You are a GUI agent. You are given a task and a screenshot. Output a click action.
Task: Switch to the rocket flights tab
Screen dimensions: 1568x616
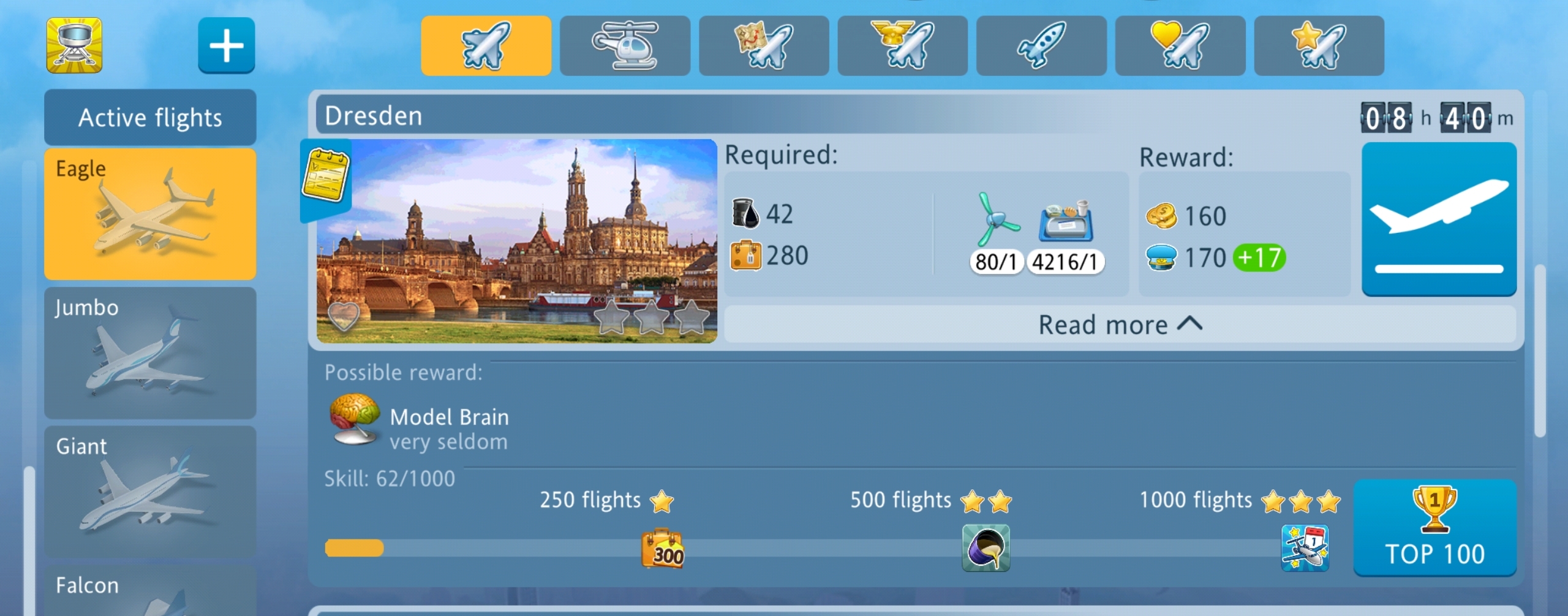click(1041, 46)
